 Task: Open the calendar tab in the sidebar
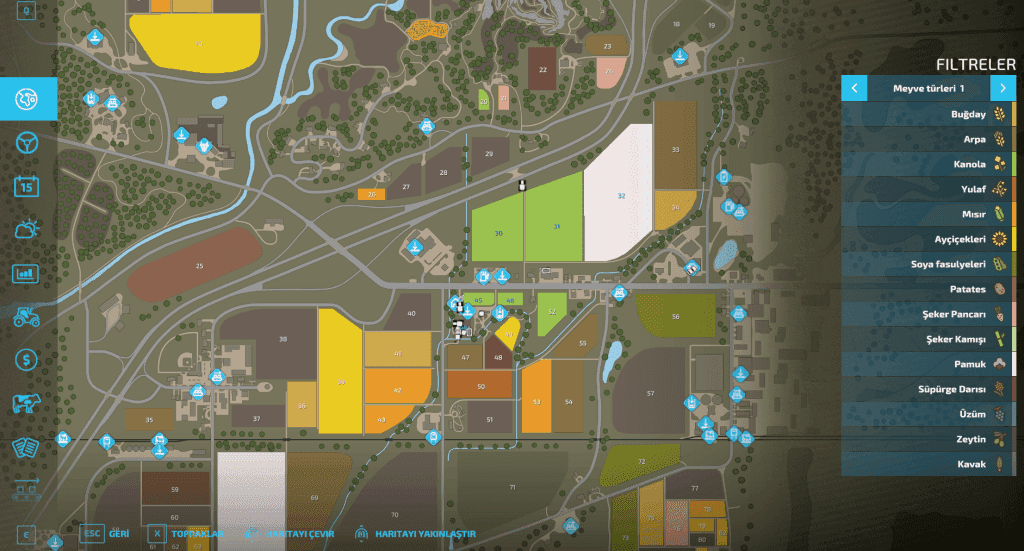27,186
